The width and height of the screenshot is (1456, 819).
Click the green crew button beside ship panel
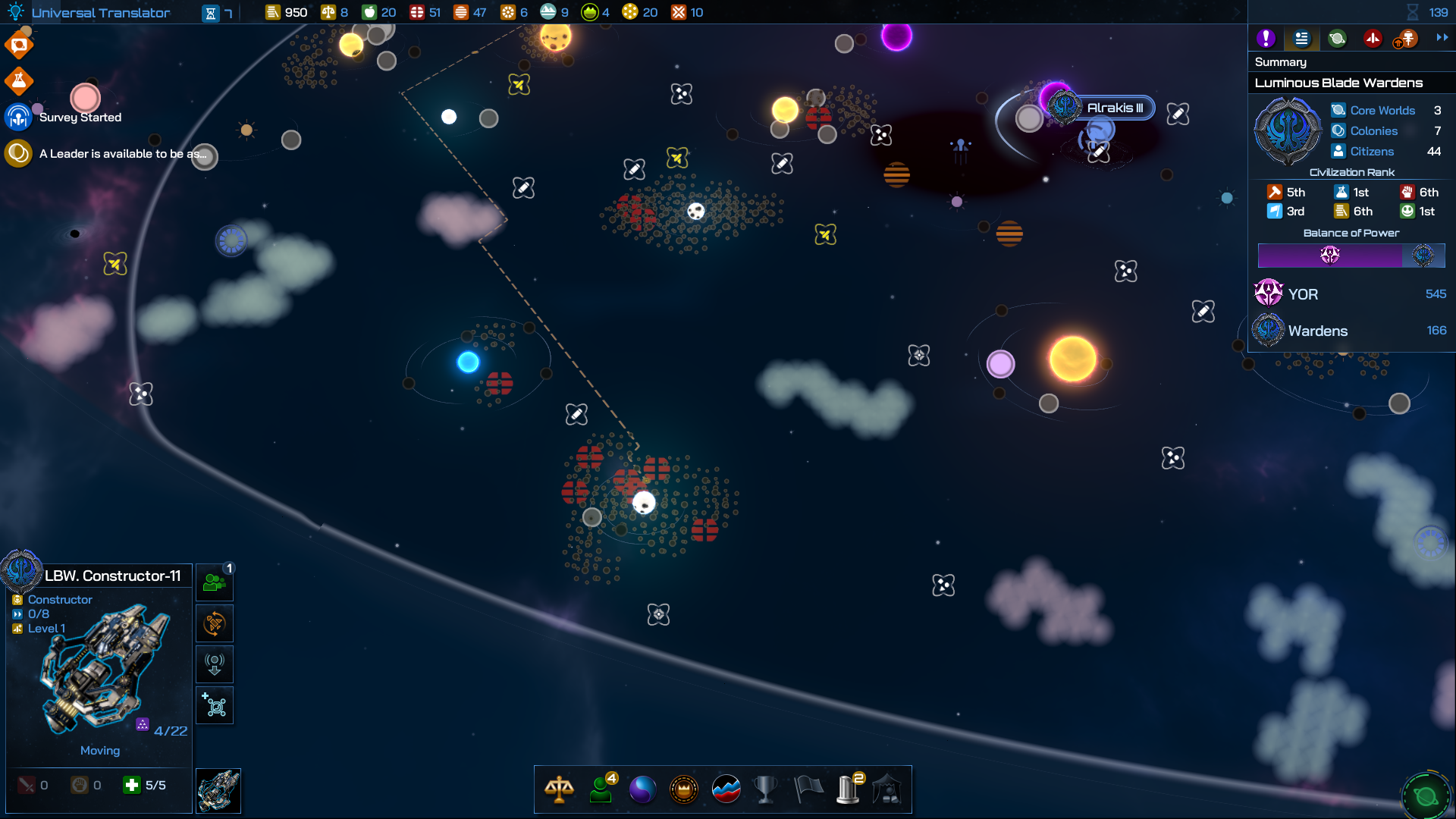click(215, 582)
